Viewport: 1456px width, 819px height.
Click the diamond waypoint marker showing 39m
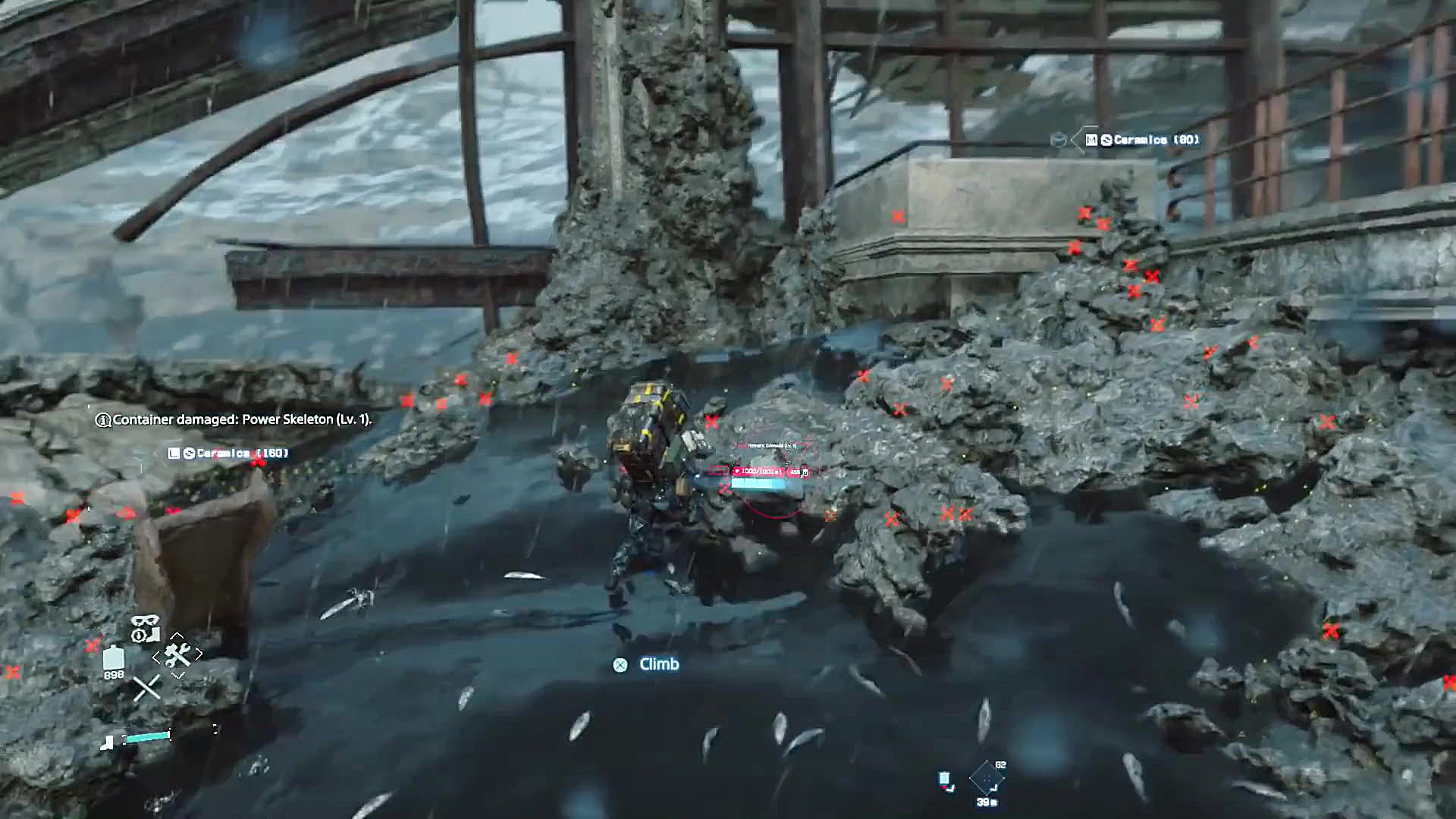pyautogui.click(x=987, y=777)
